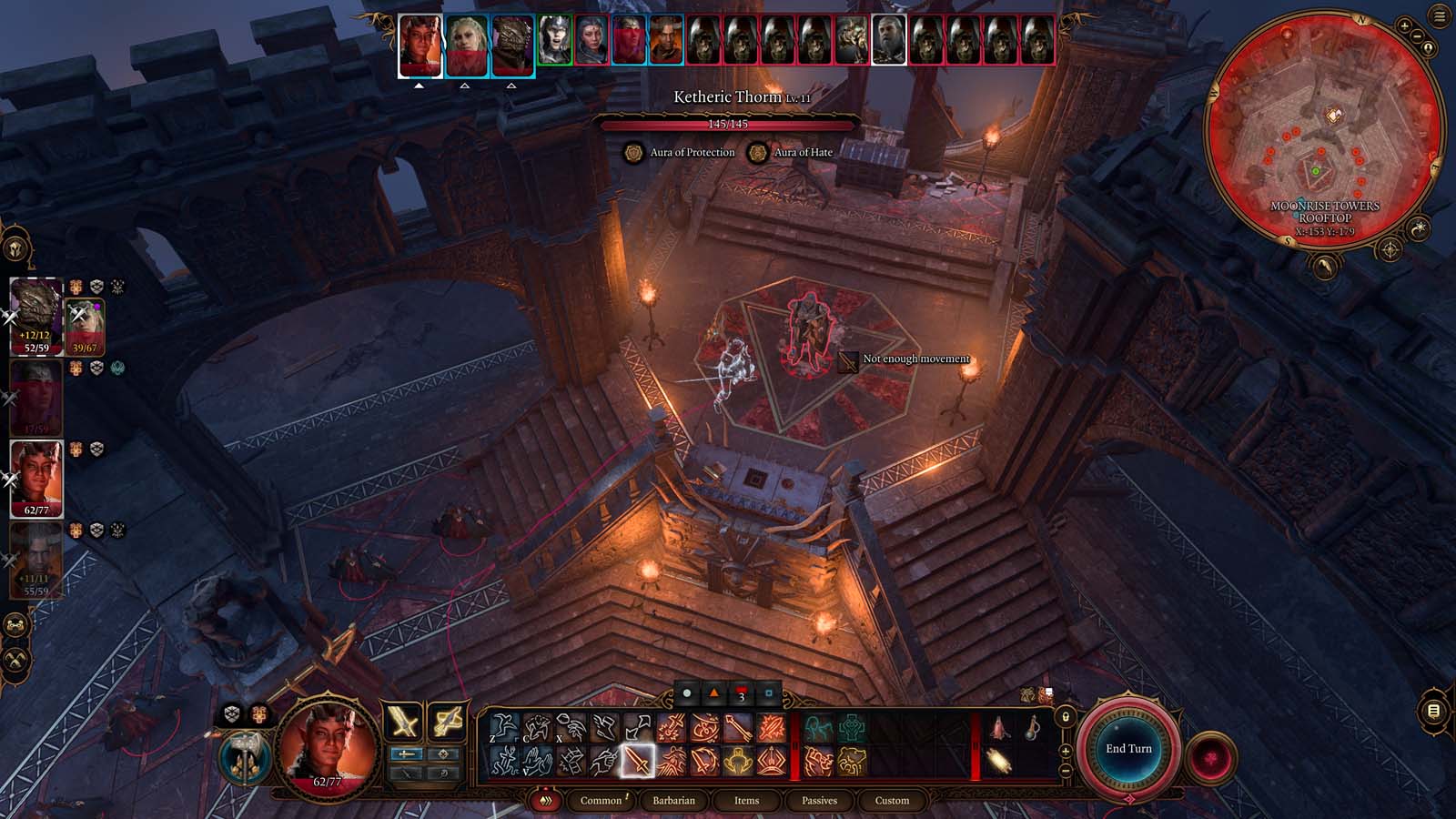Toggle the ranged crossbow weapon set icon
Viewport: 1456px width, 819px height.
coord(447,723)
